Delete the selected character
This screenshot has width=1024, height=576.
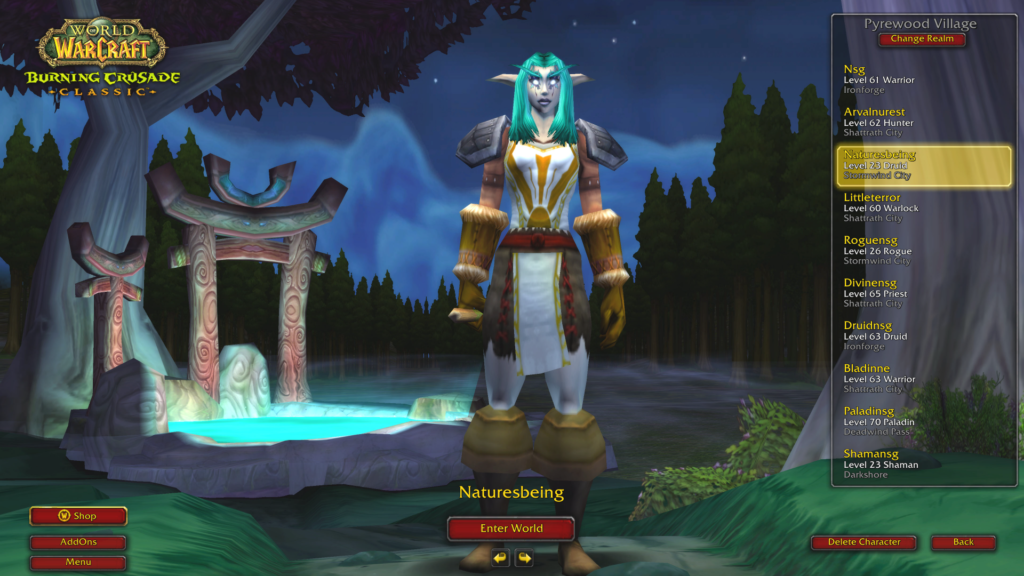[863, 542]
